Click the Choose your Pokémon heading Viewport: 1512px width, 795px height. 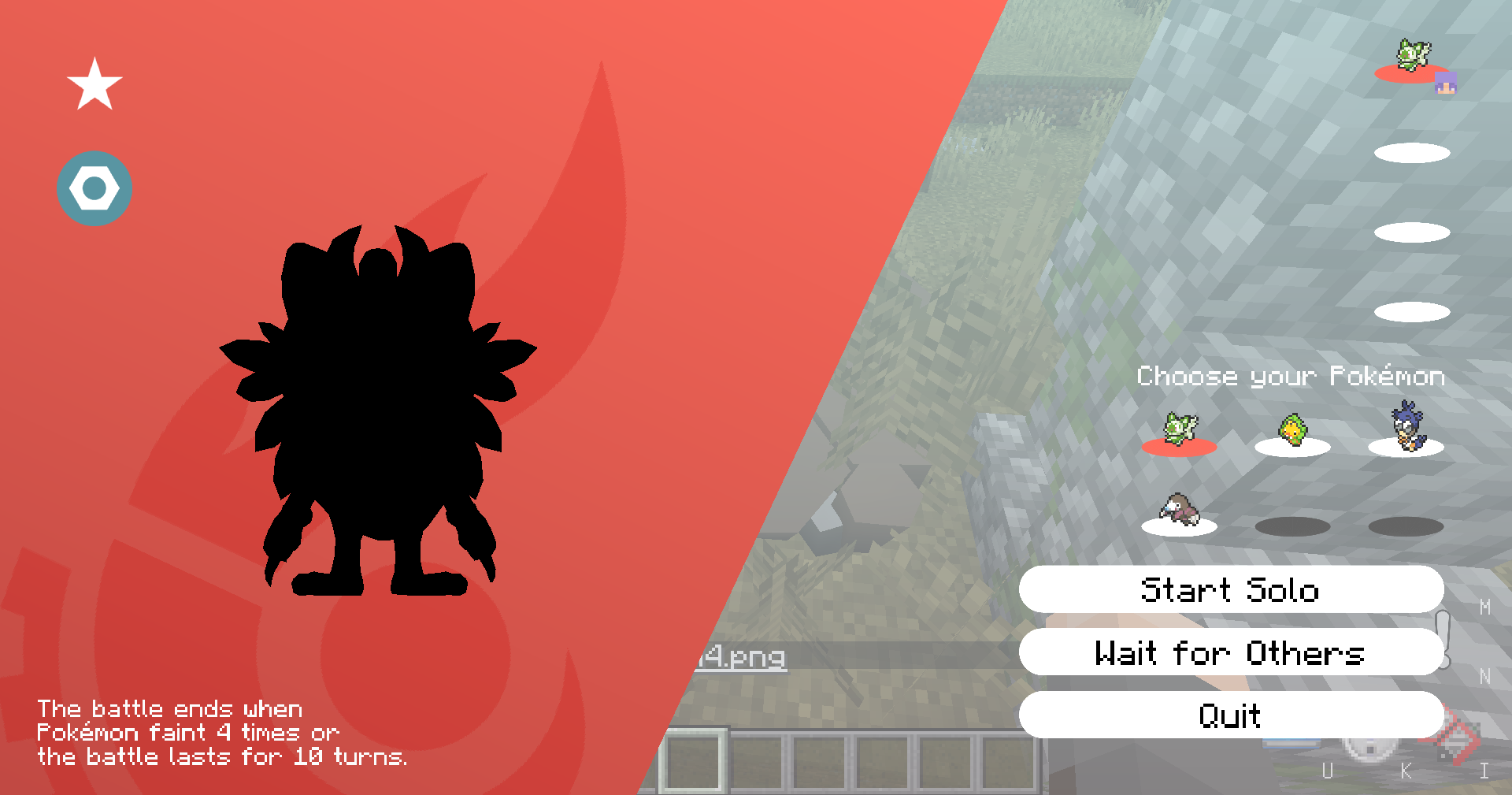(1291, 377)
